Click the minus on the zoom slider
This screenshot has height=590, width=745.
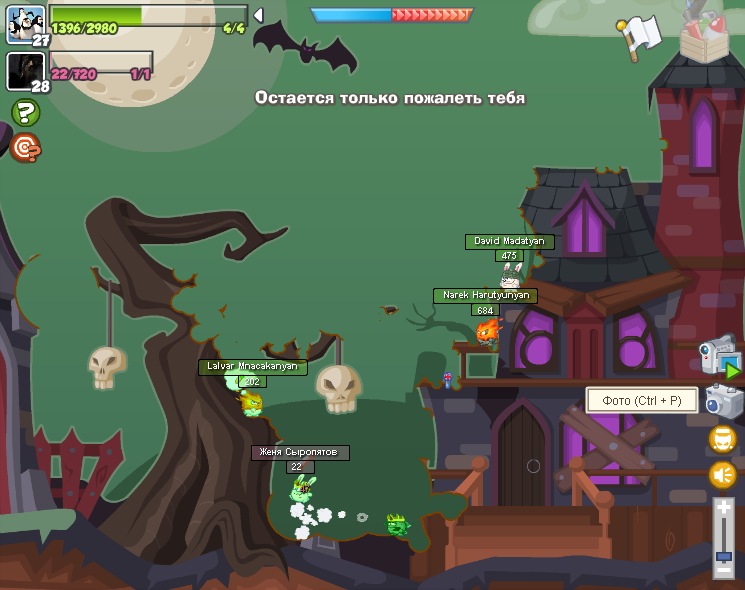724,569
